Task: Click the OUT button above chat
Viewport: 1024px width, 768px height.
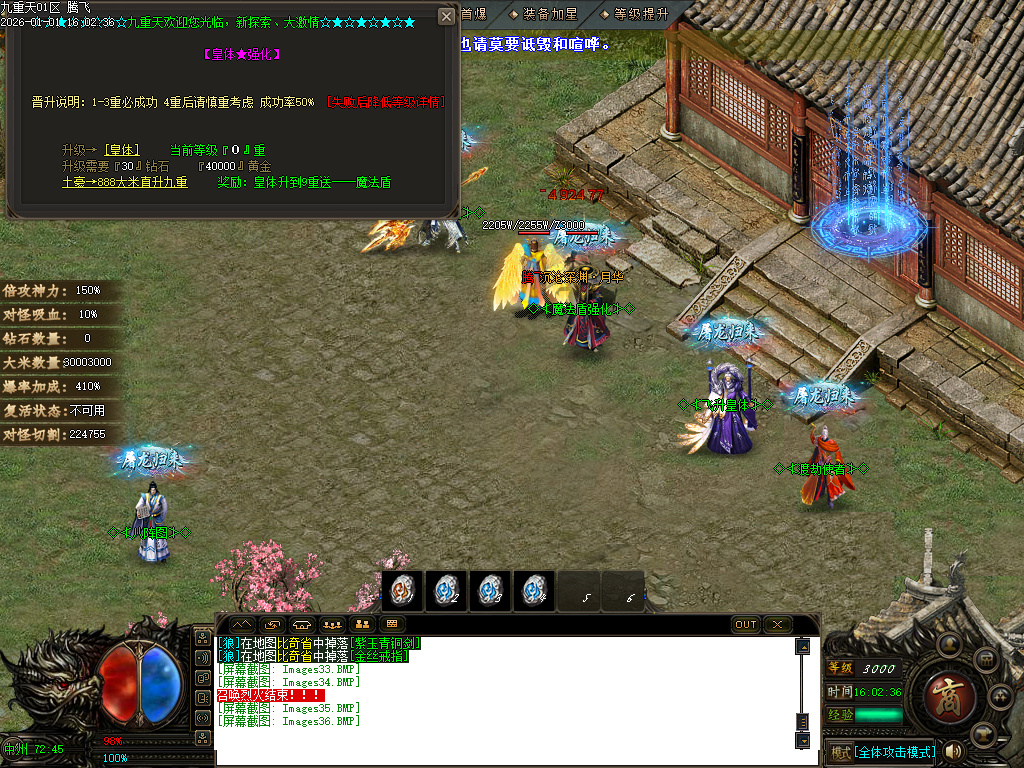Action: pos(746,625)
